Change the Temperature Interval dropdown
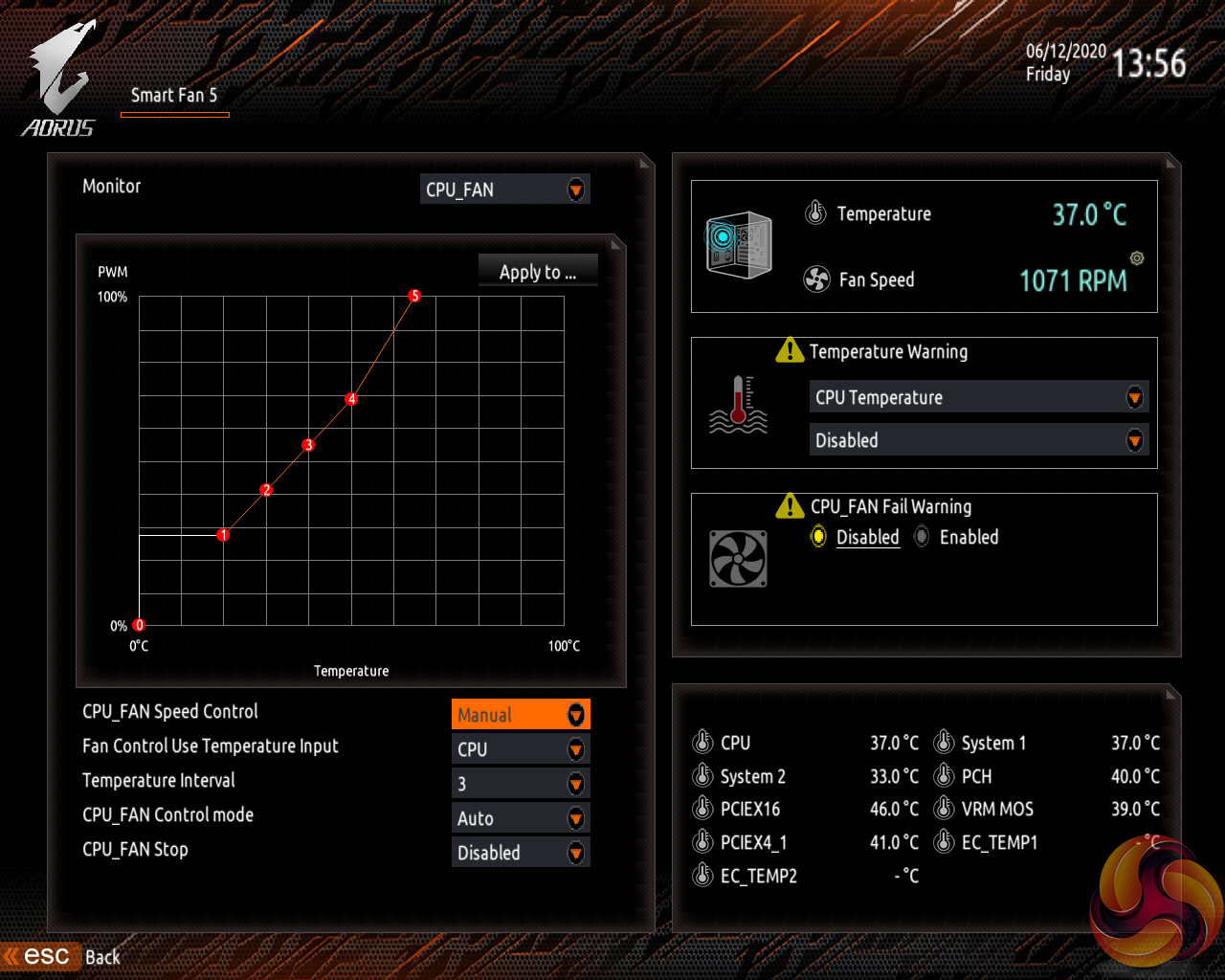The height and width of the screenshot is (980, 1225). [521, 784]
